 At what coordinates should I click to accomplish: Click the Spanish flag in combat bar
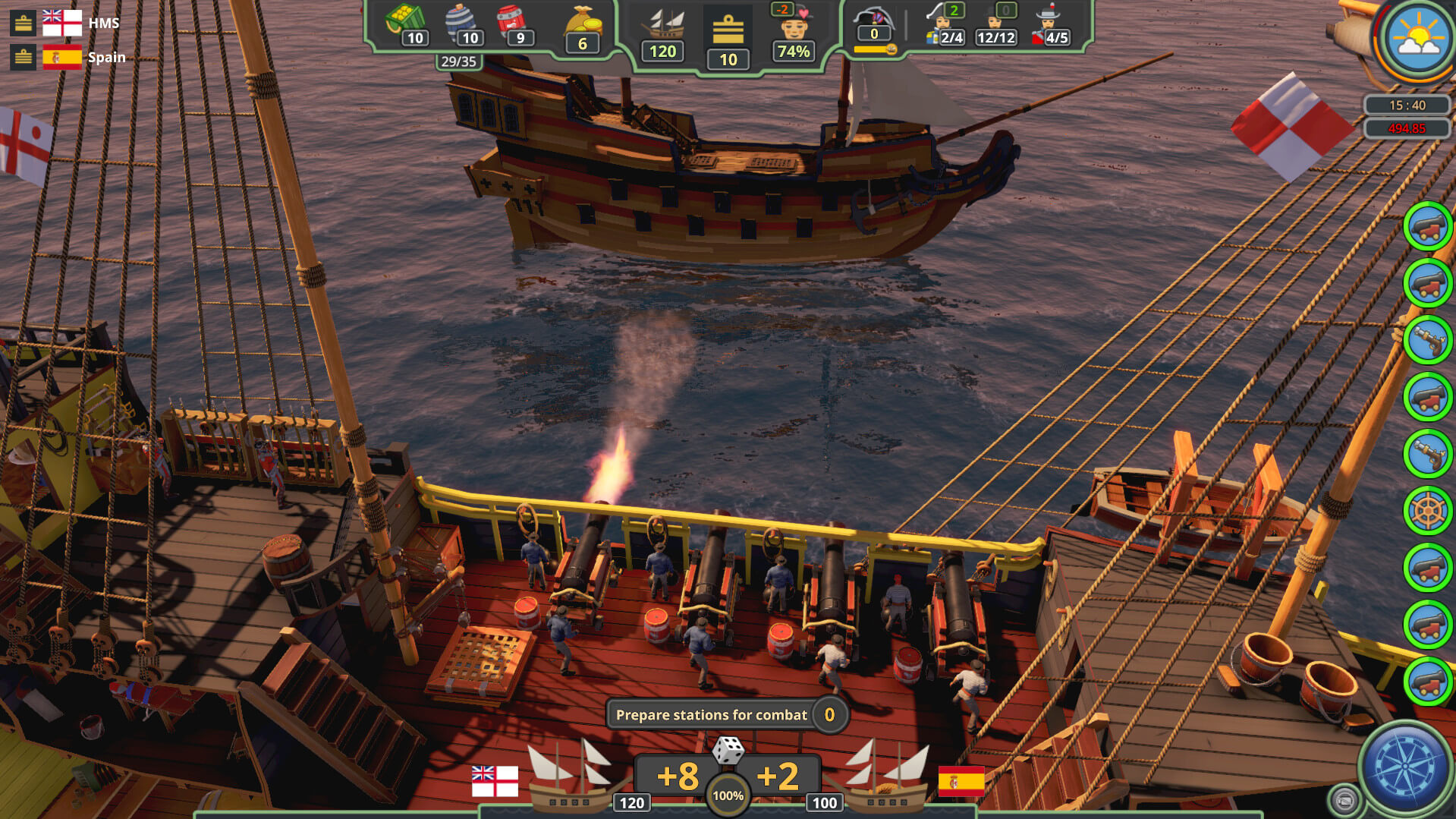(x=961, y=782)
